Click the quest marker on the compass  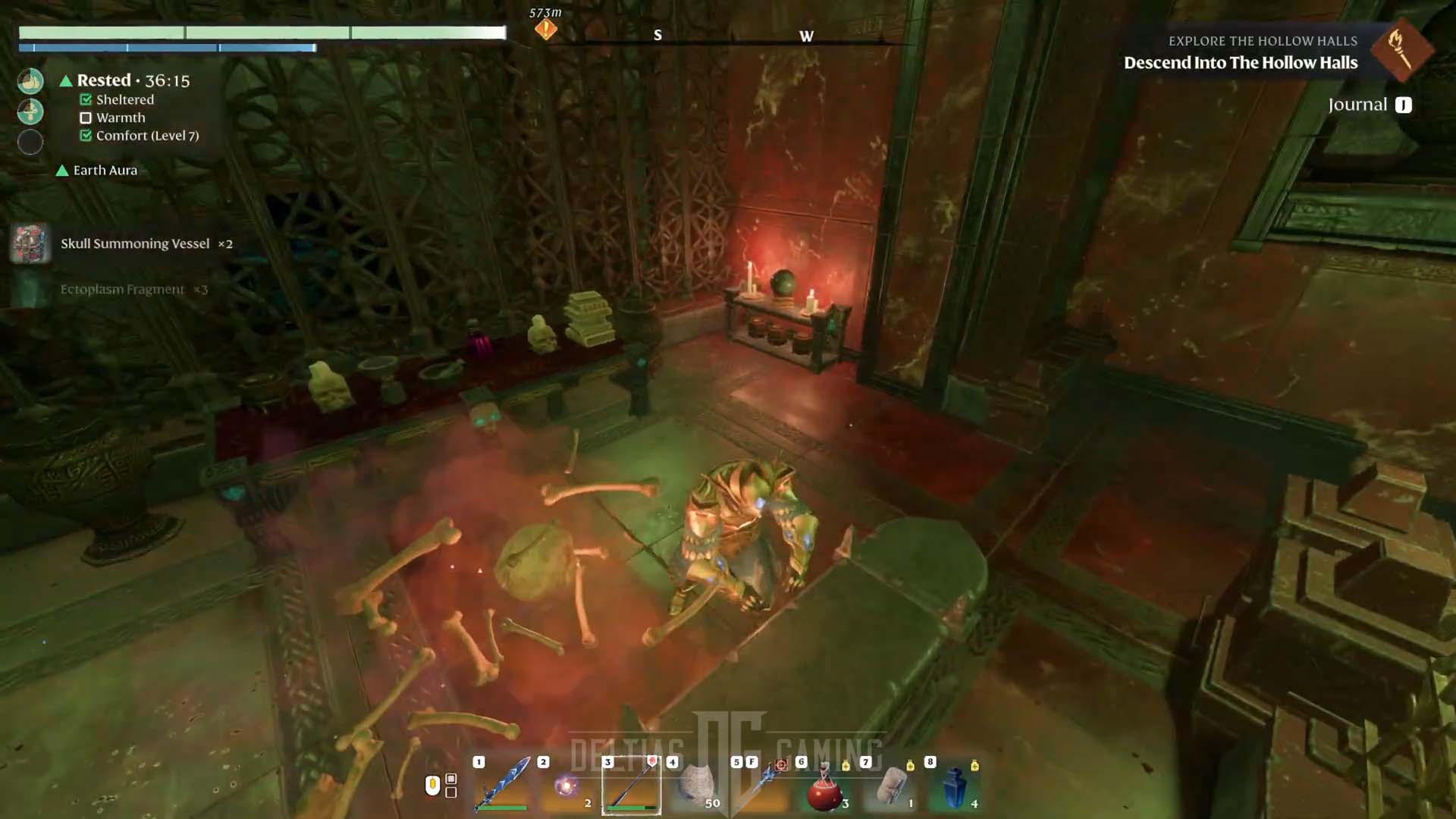[545, 30]
